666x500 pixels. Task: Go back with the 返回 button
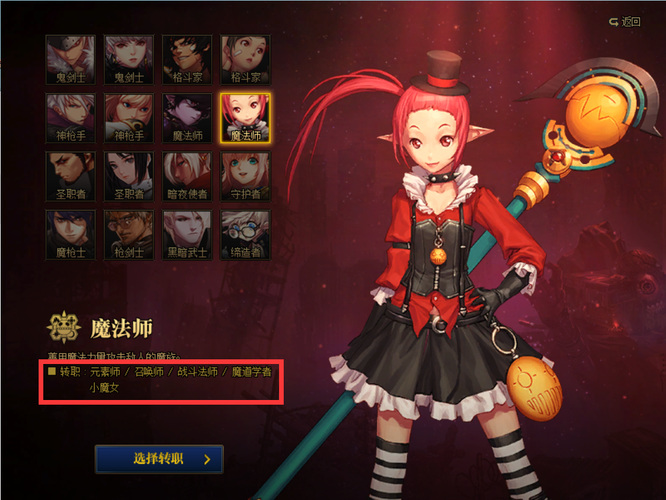[x=624, y=21]
